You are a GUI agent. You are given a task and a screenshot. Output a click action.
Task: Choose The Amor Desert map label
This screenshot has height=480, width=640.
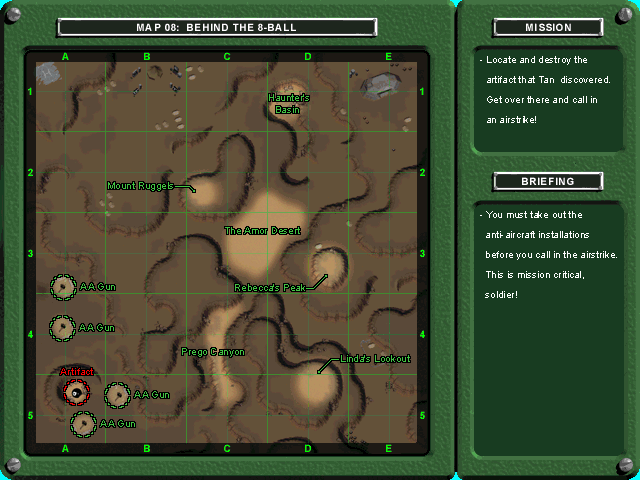click(x=262, y=230)
